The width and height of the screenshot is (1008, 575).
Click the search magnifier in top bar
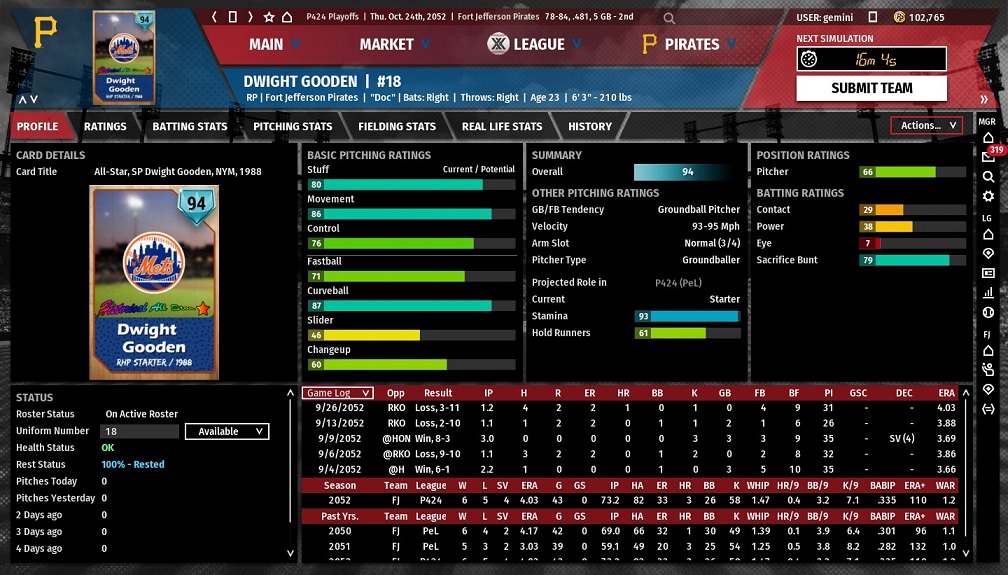(x=669, y=18)
